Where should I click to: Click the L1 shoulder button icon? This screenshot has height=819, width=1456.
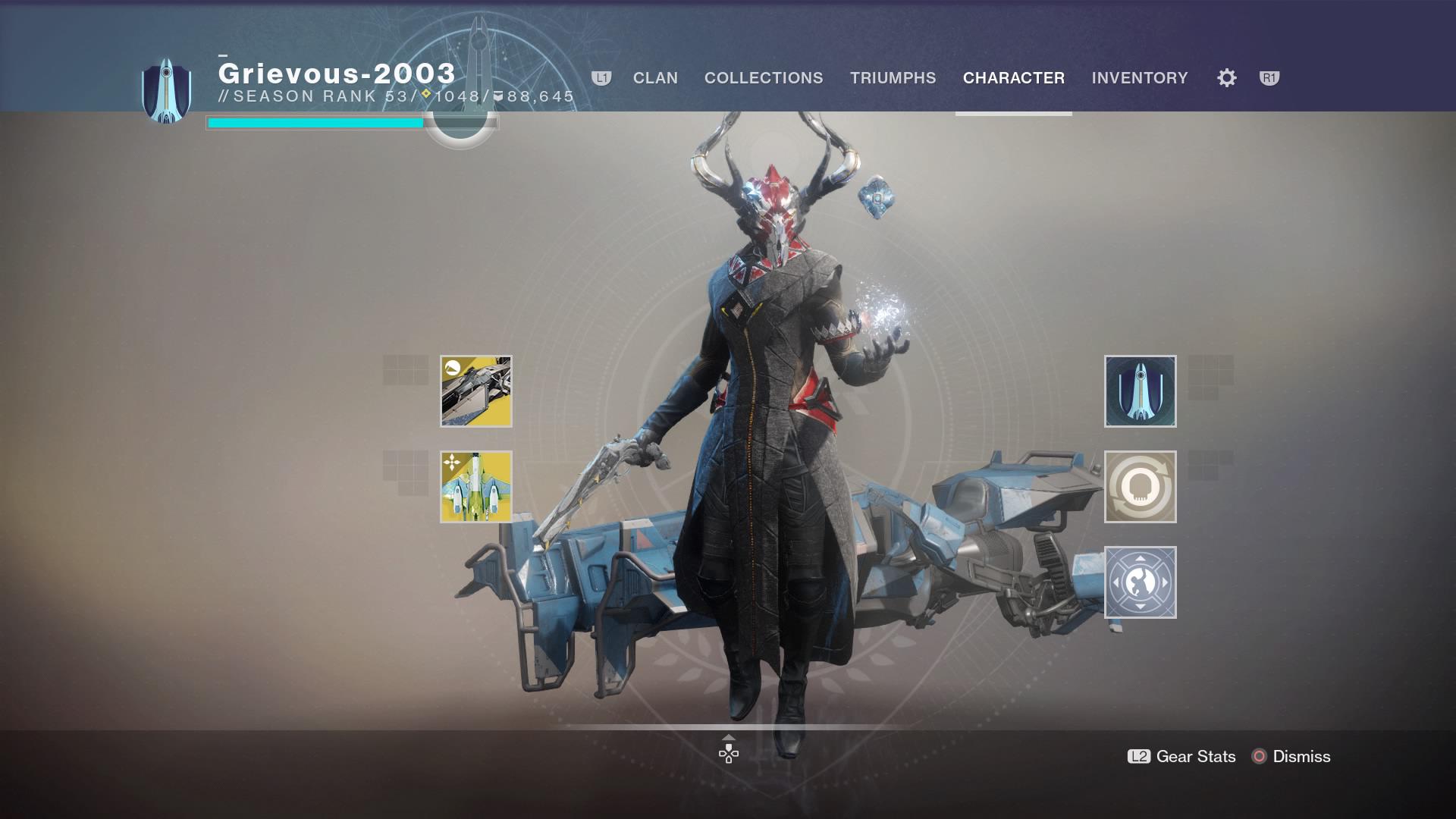click(x=601, y=77)
